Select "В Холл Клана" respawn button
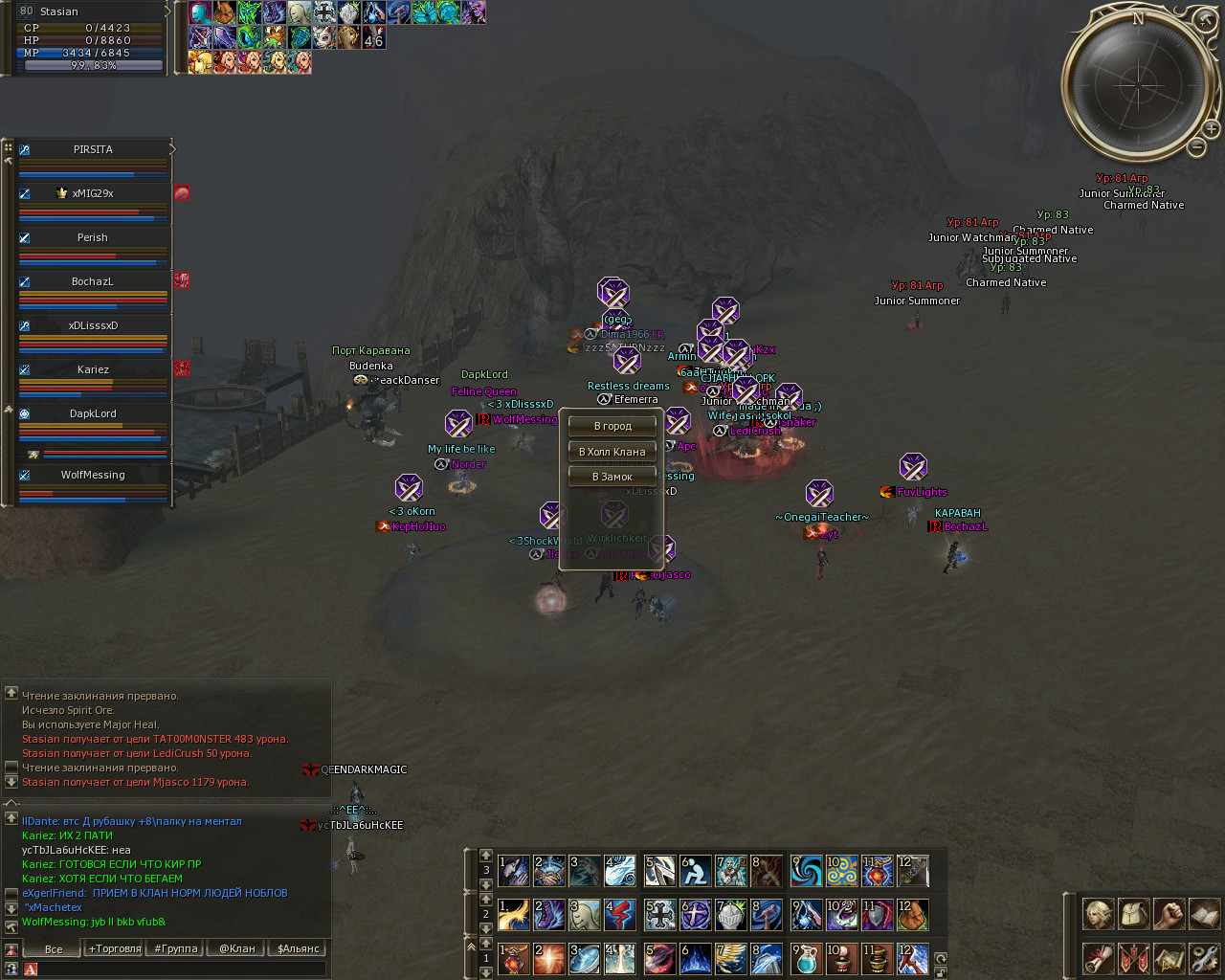Image resolution: width=1225 pixels, height=980 pixels. (x=612, y=452)
